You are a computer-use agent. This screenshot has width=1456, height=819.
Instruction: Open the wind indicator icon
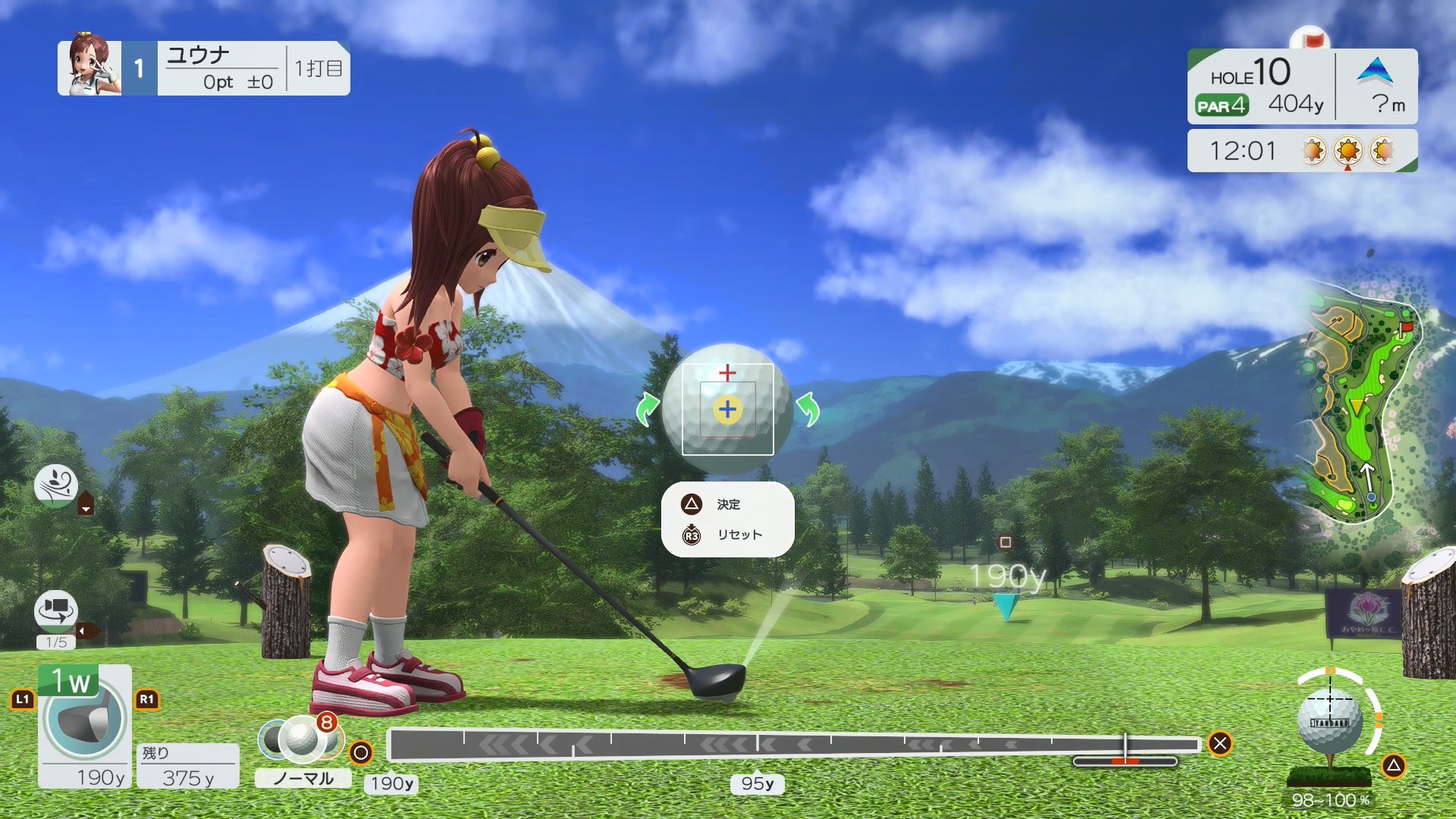57,485
